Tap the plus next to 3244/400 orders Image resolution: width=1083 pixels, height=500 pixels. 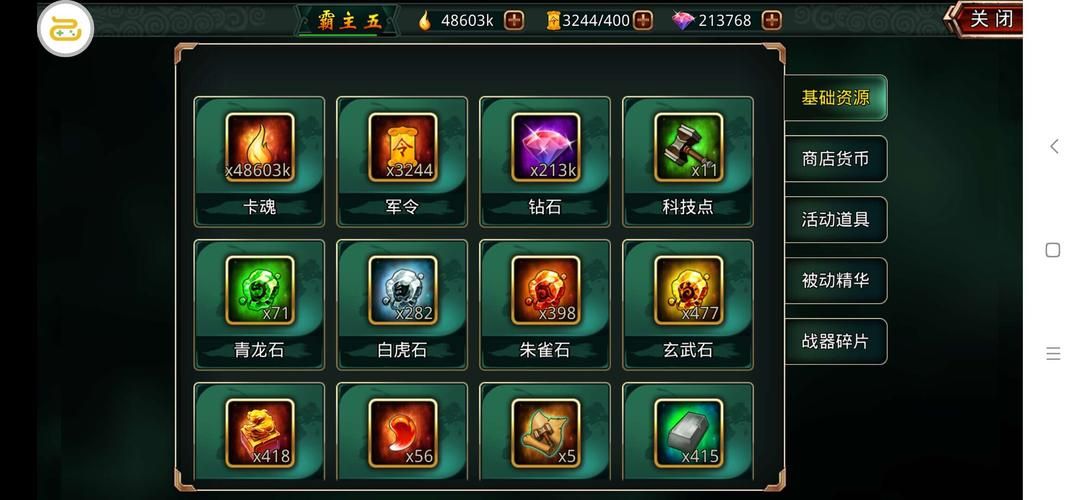tap(643, 20)
